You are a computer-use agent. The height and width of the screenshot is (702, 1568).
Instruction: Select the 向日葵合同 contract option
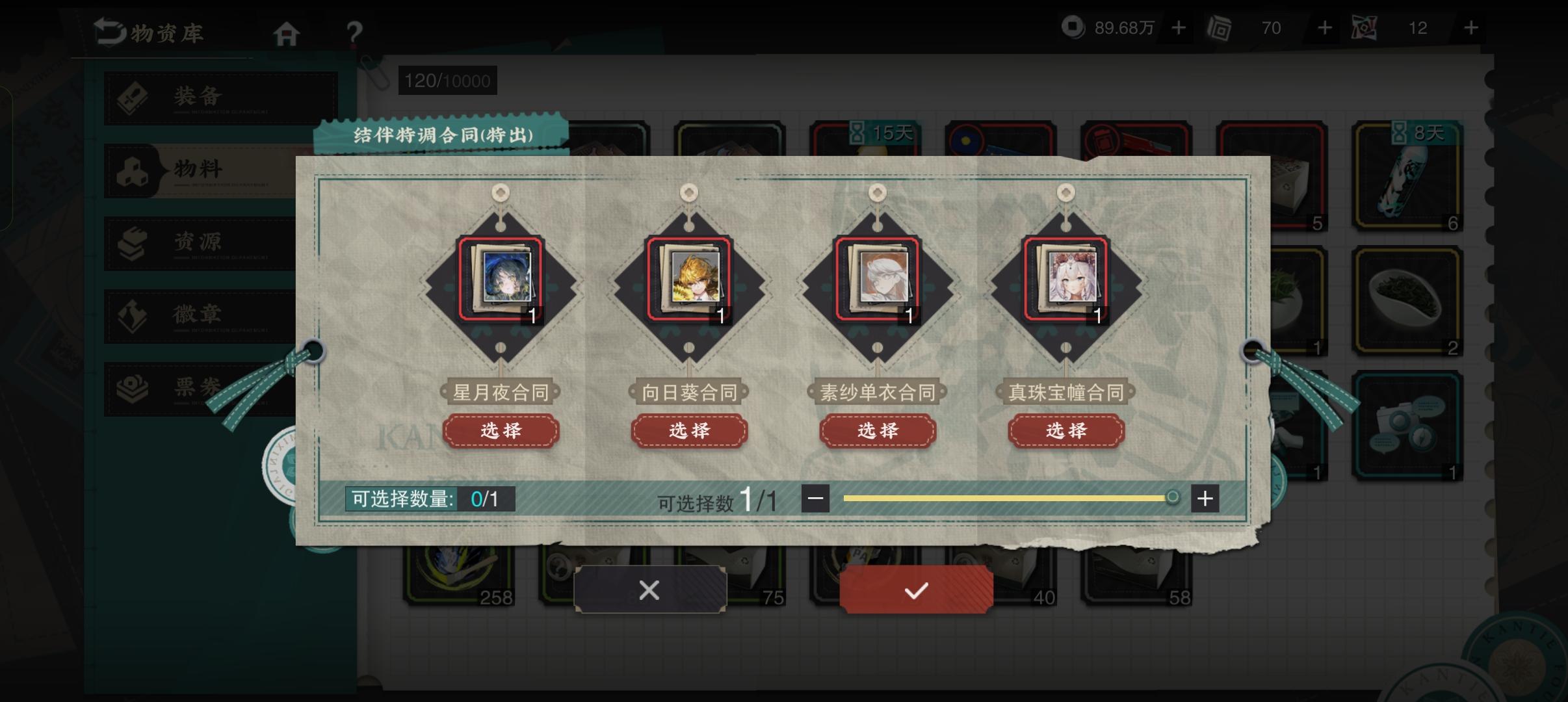[689, 430]
